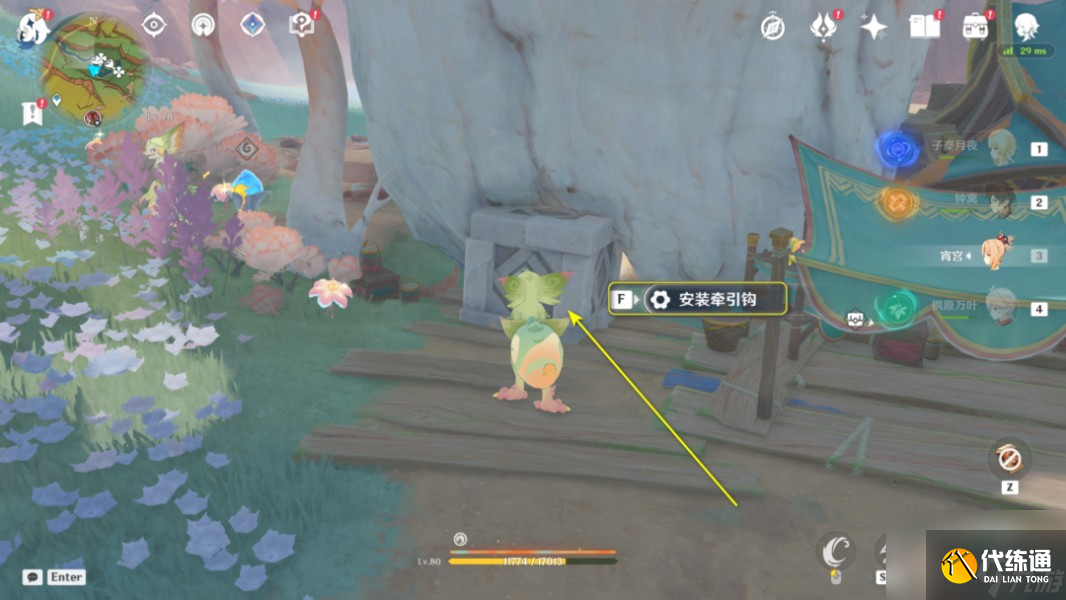Image resolution: width=1066 pixels, height=600 pixels.
Task: Switch to party member 枫原万叶
Action: pos(998,307)
